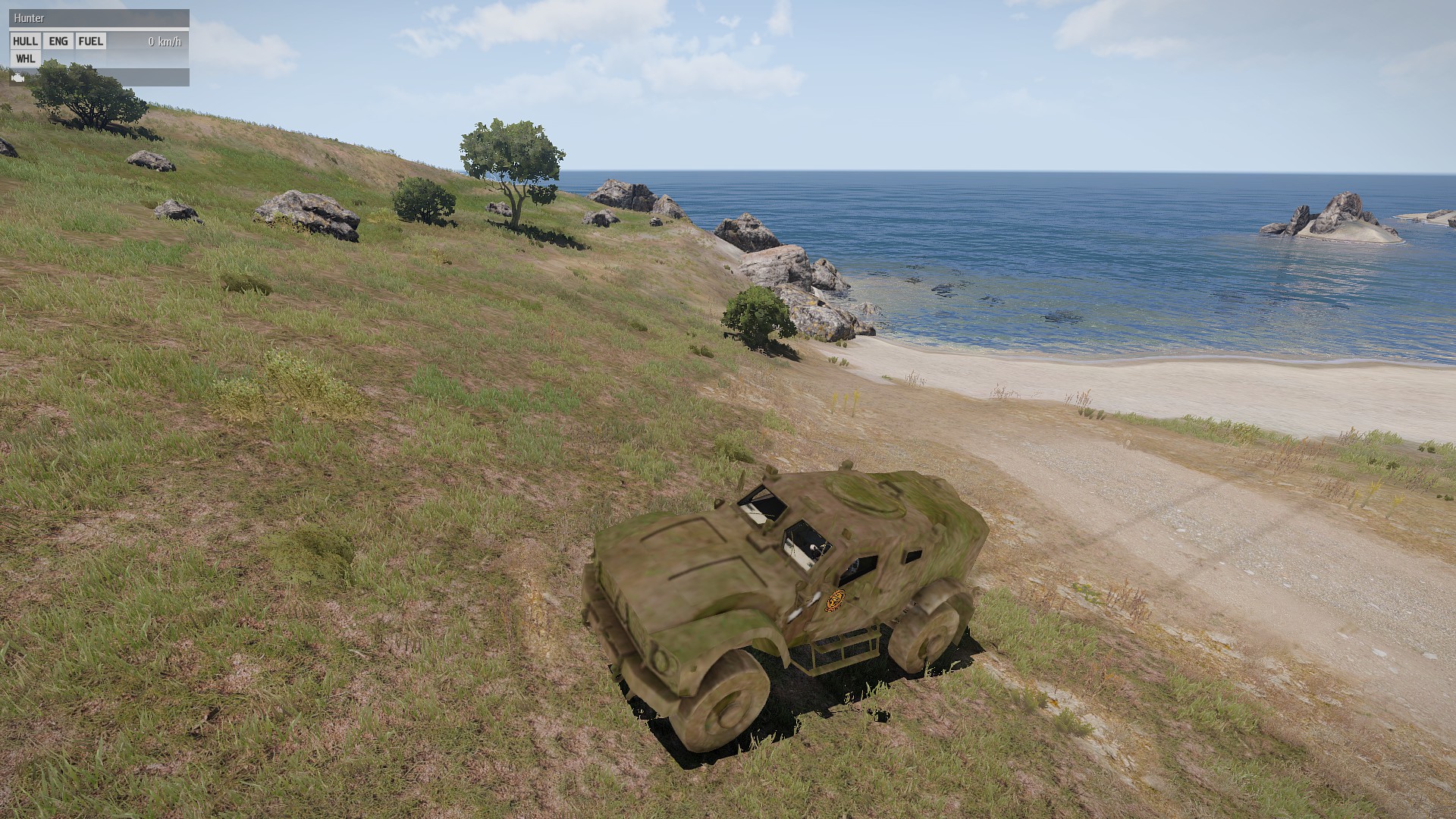Screen dimensions: 1456x819
Task: Select the WHL wheel status box
Action: point(26,59)
